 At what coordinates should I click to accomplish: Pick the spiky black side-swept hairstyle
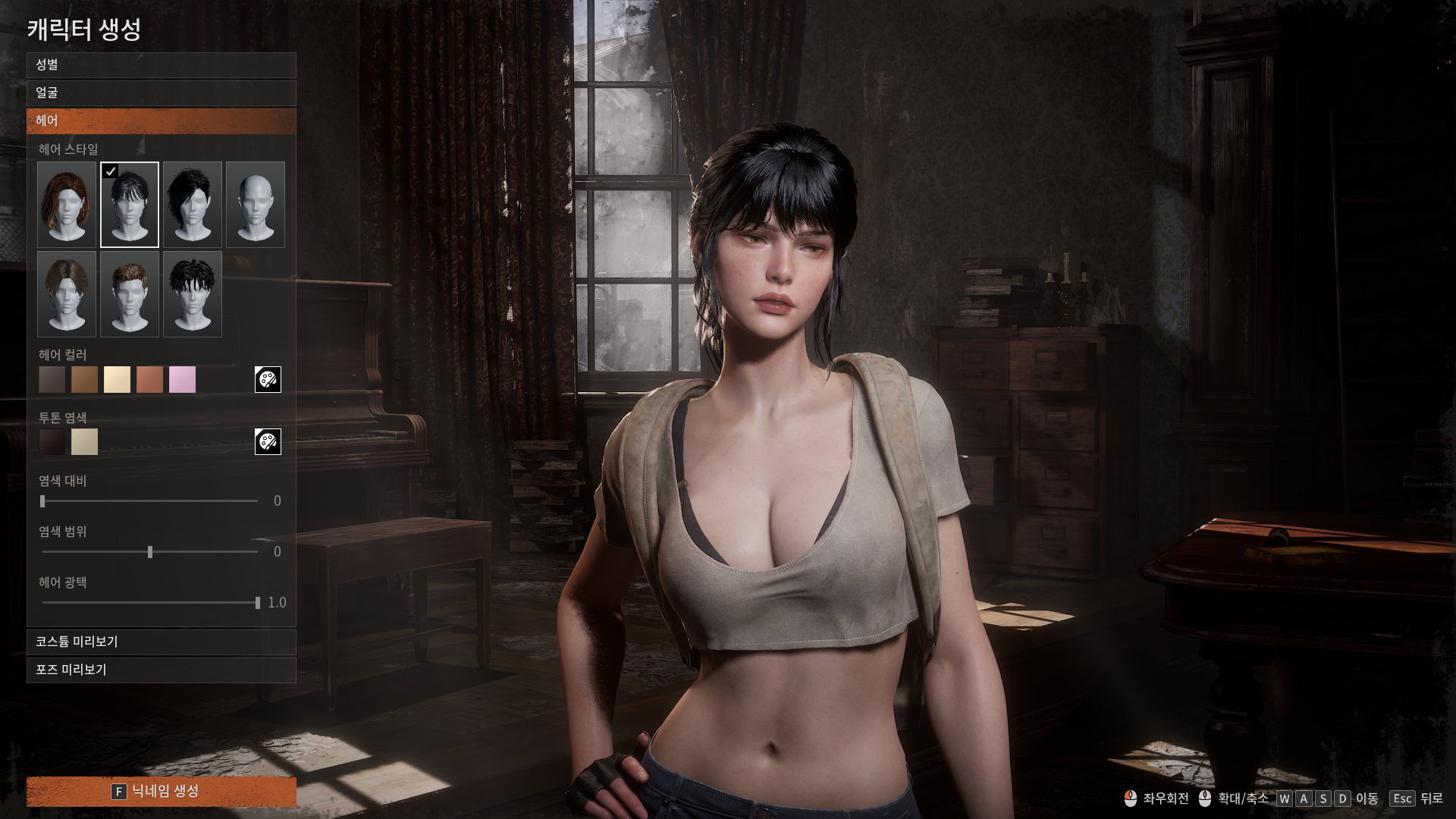click(x=193, y=205)
